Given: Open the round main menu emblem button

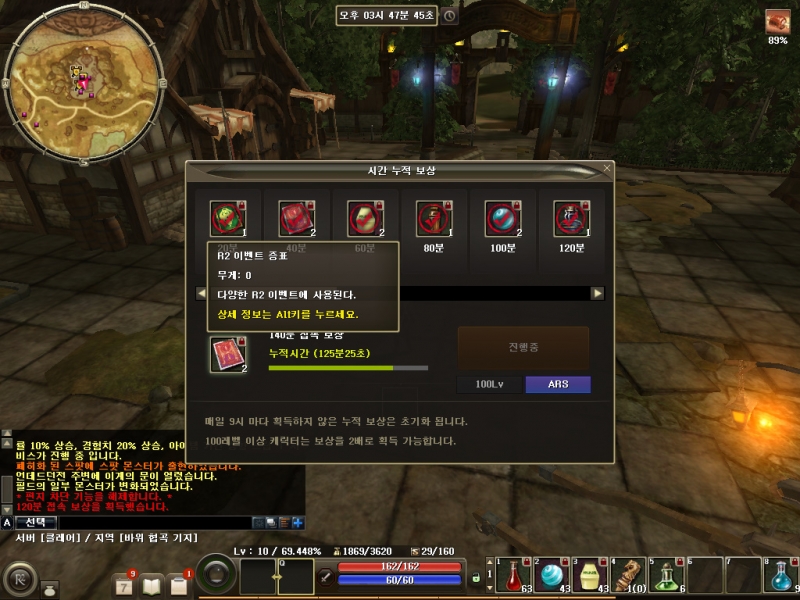Looking at the screenshot, I should [20, 579].
